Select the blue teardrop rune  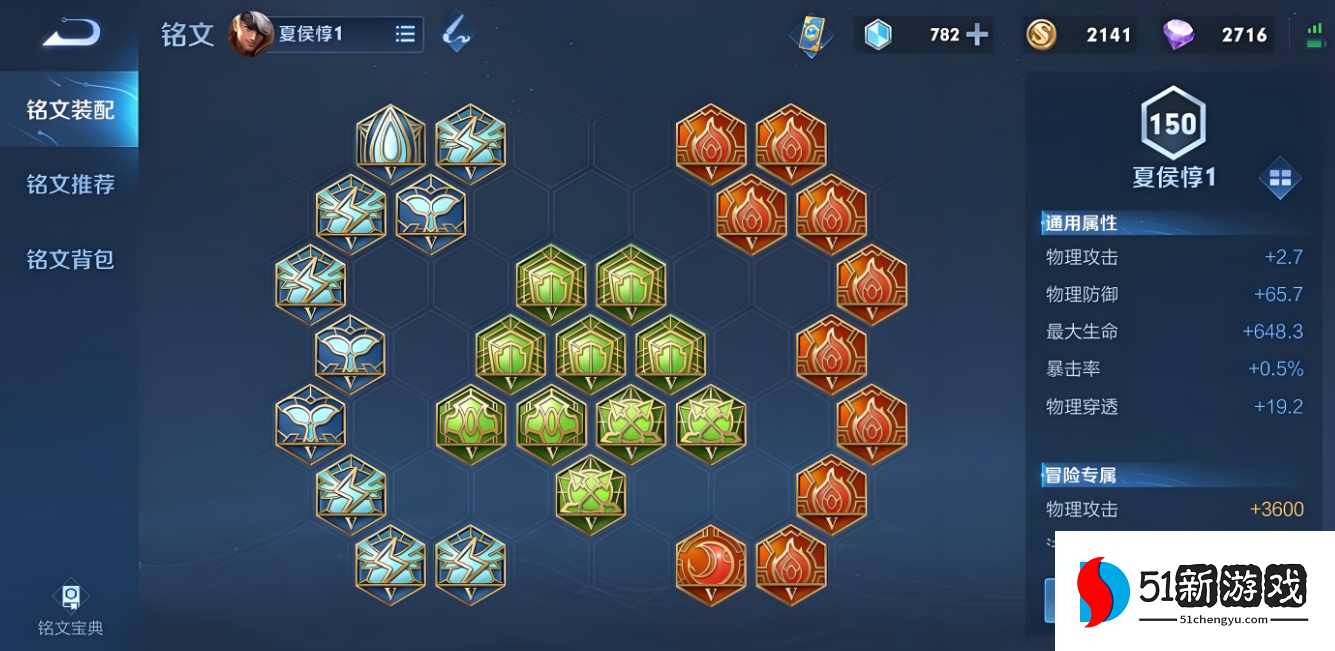coord(391,144)
